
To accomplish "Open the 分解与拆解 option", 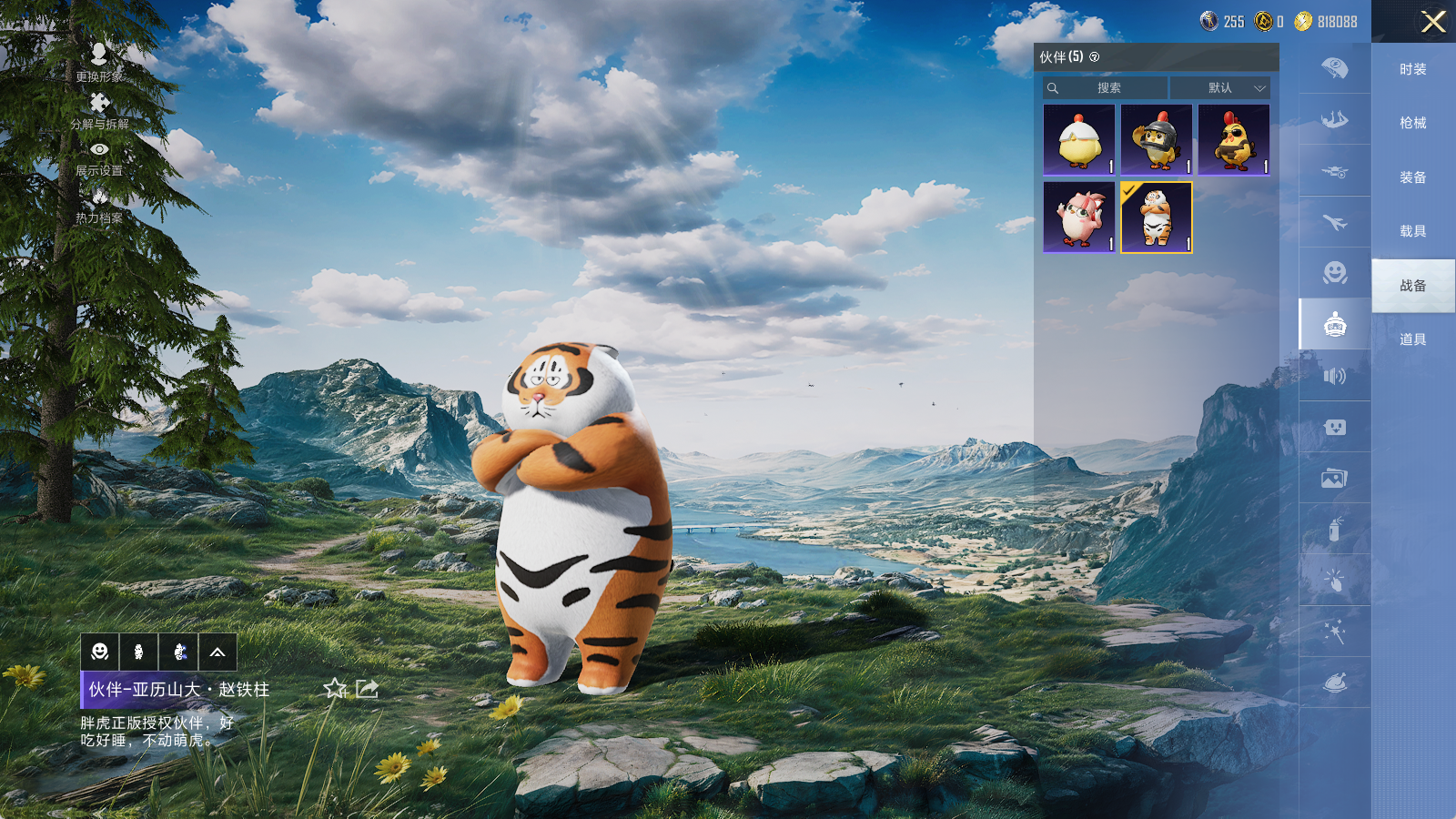I will point(99,110).
